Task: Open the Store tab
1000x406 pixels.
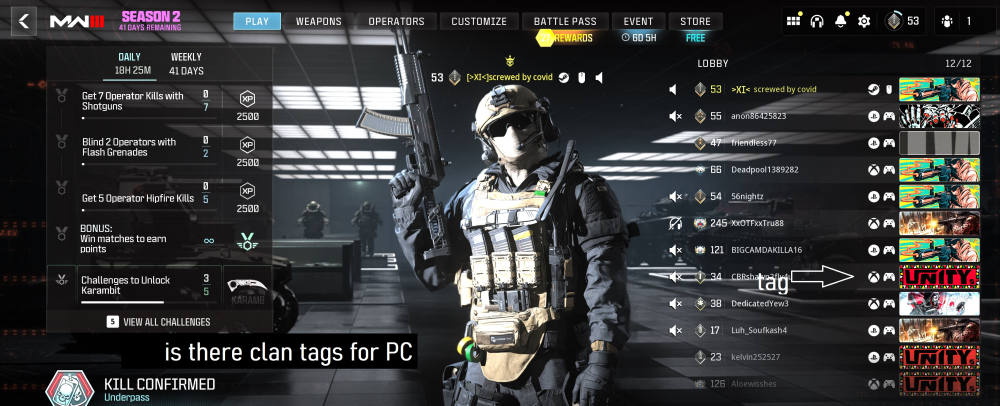Action: click(696, 21)
